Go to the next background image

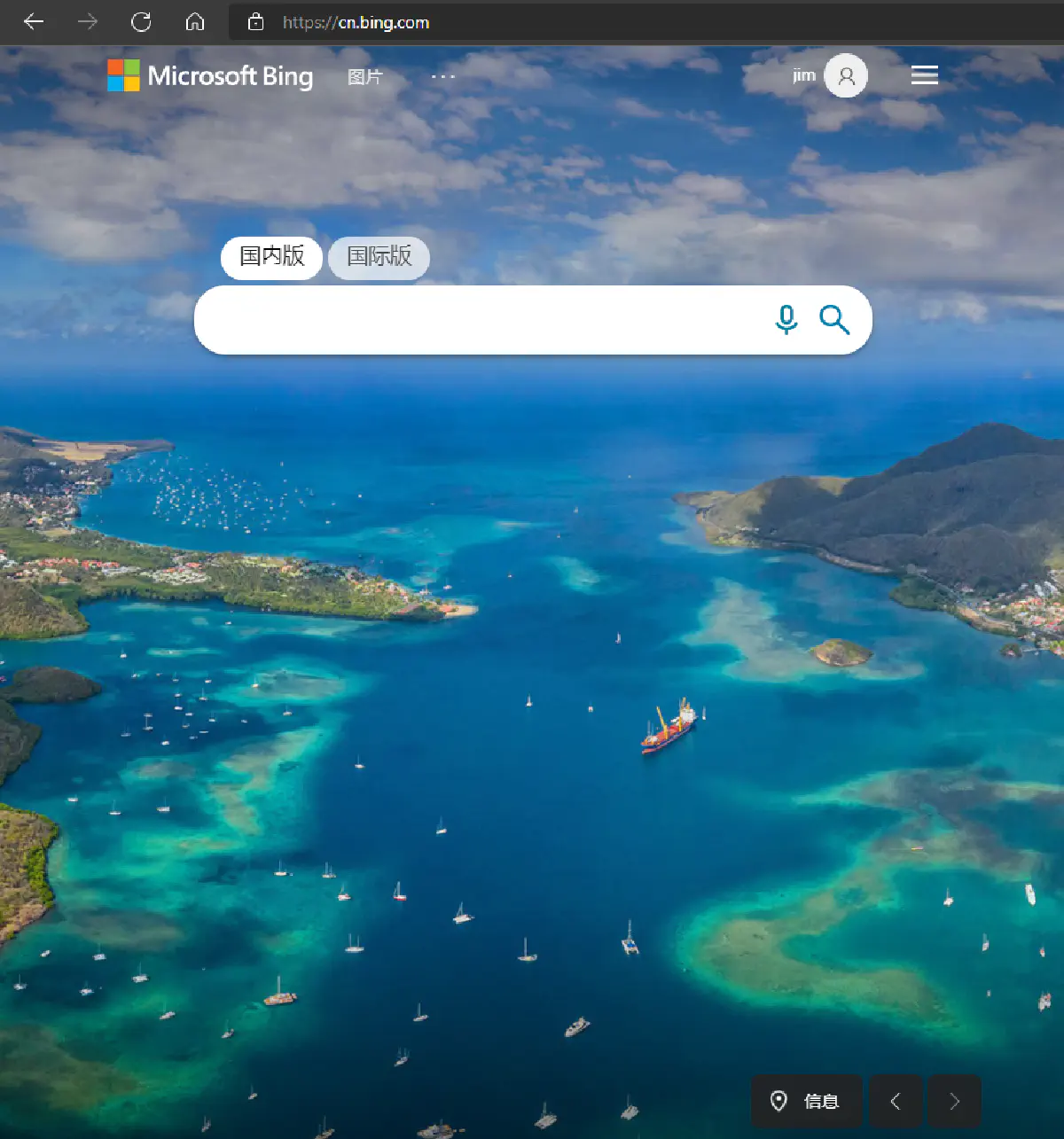tap(954, 1101)
